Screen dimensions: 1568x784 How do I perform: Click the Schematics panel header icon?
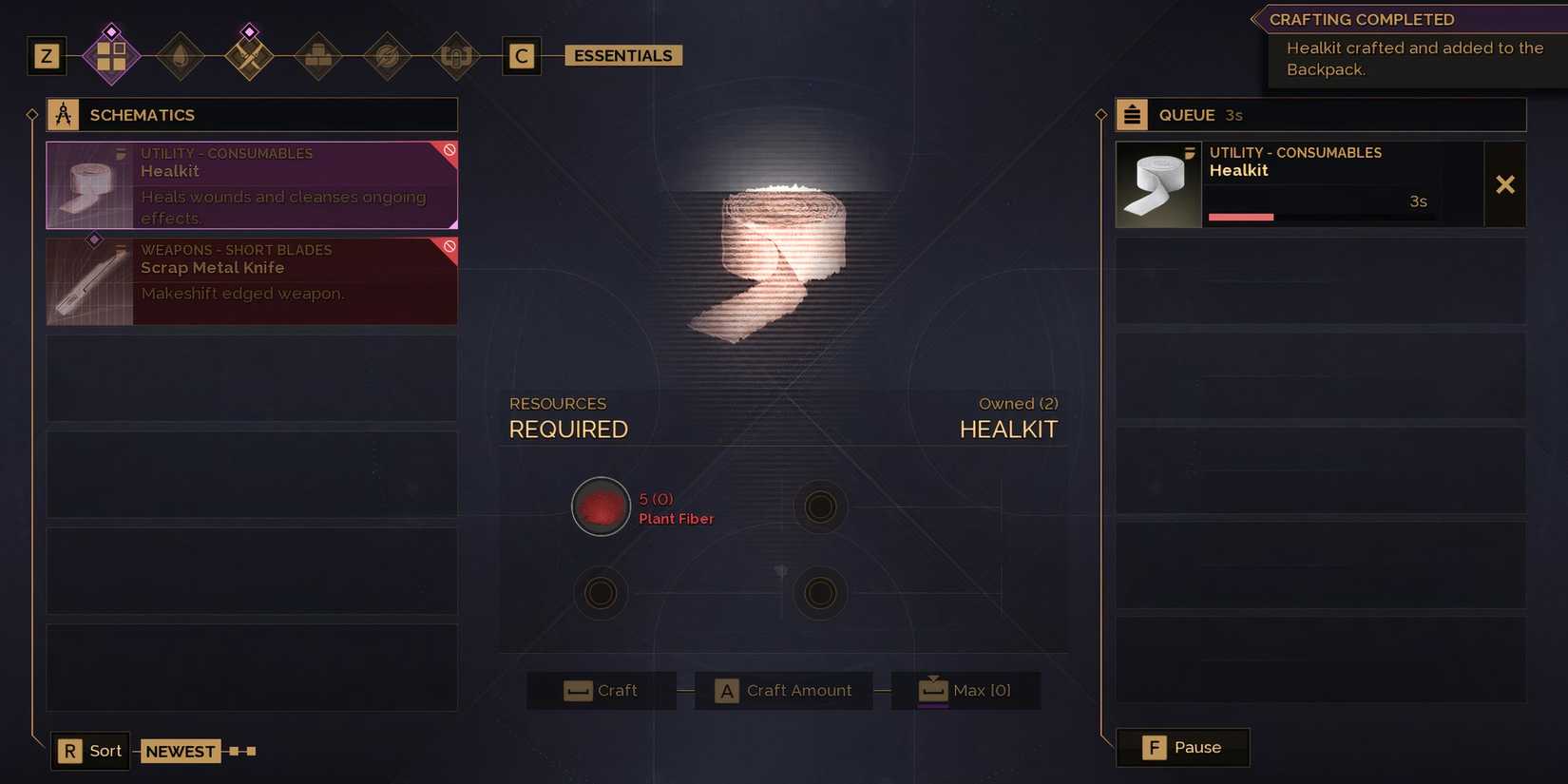tap(63, 114)
